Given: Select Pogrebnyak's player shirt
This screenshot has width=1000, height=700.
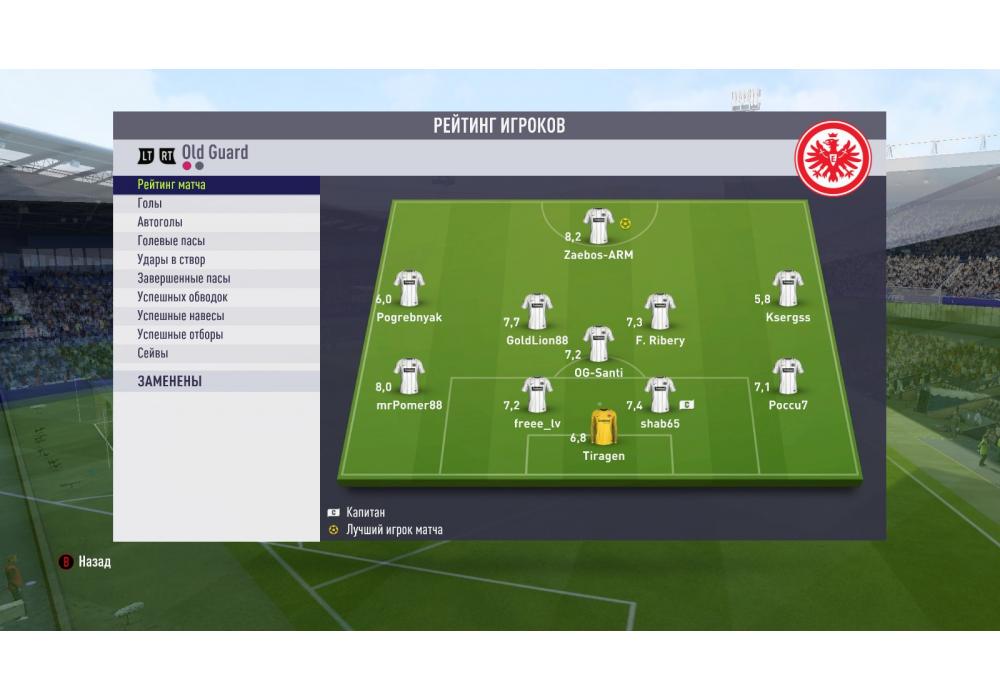Looking at the screenshot, I should coord(409,289).
